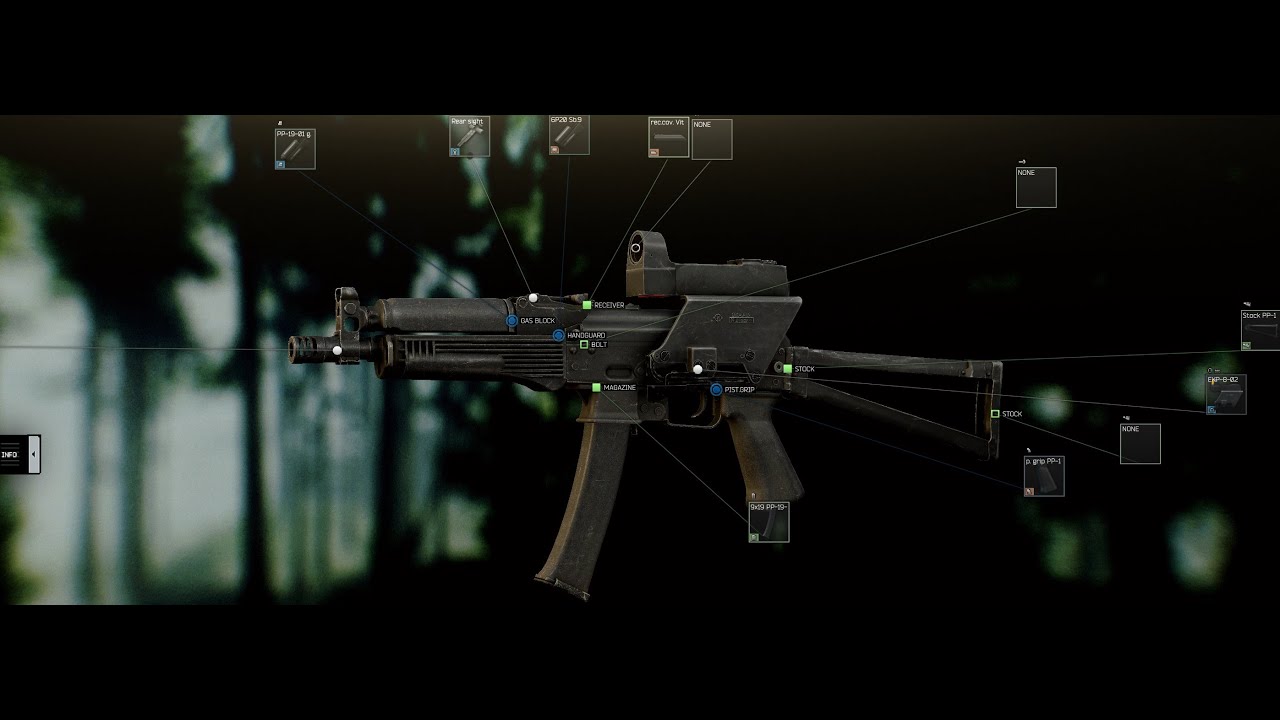This screenshot has width=1280, height=720.
Task: Select the PP-19-01 gas tube slot
Action: (295, 149)
